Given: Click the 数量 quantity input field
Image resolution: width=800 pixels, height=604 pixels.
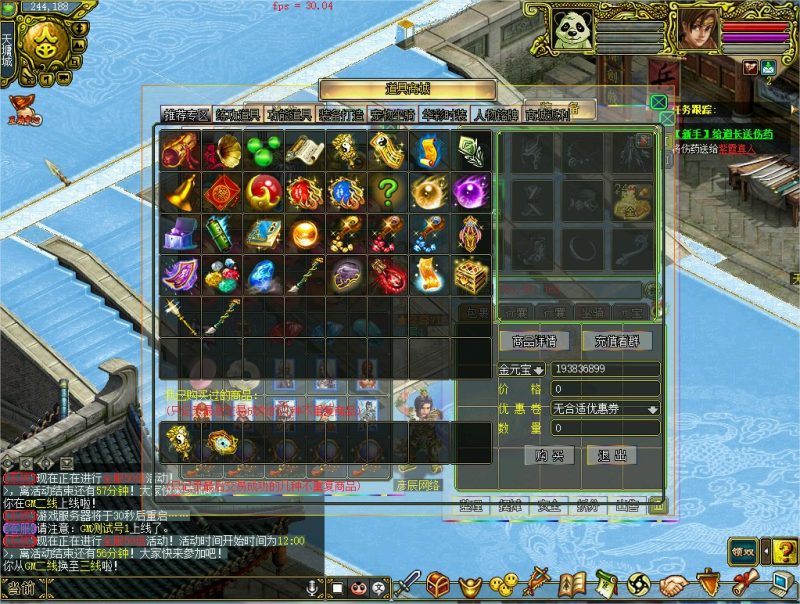Looking at the screenshot, I should 604,428.
